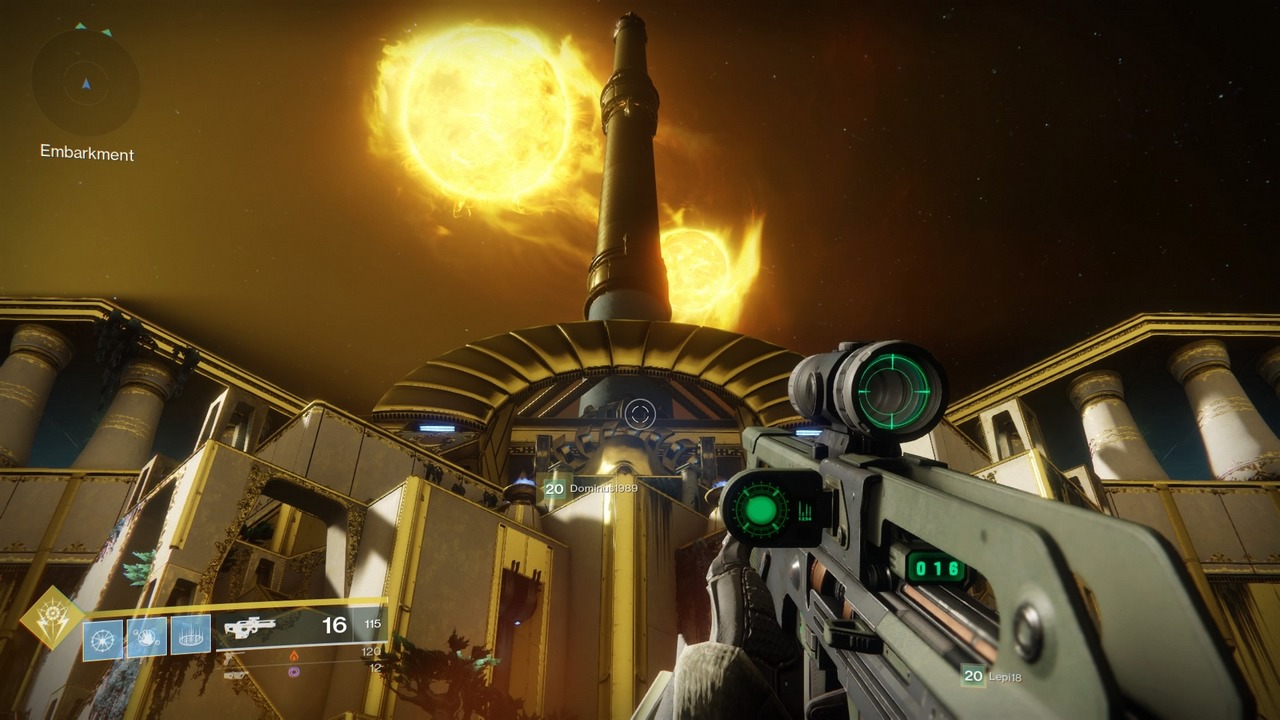The height and width of the screenshot is (720, 1280).
Task: Throw the grenade ability icon
Action: 102,639
